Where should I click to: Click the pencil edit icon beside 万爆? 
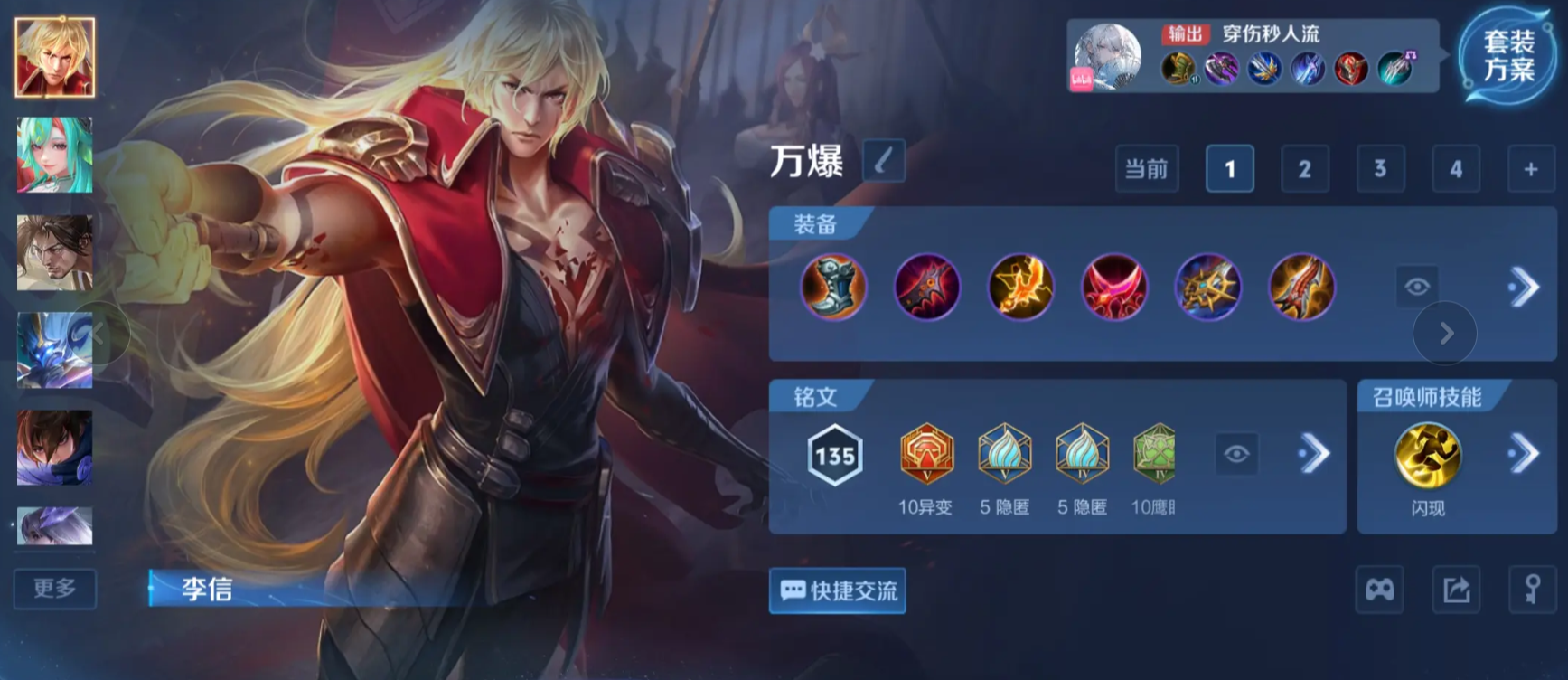point(884,160)
